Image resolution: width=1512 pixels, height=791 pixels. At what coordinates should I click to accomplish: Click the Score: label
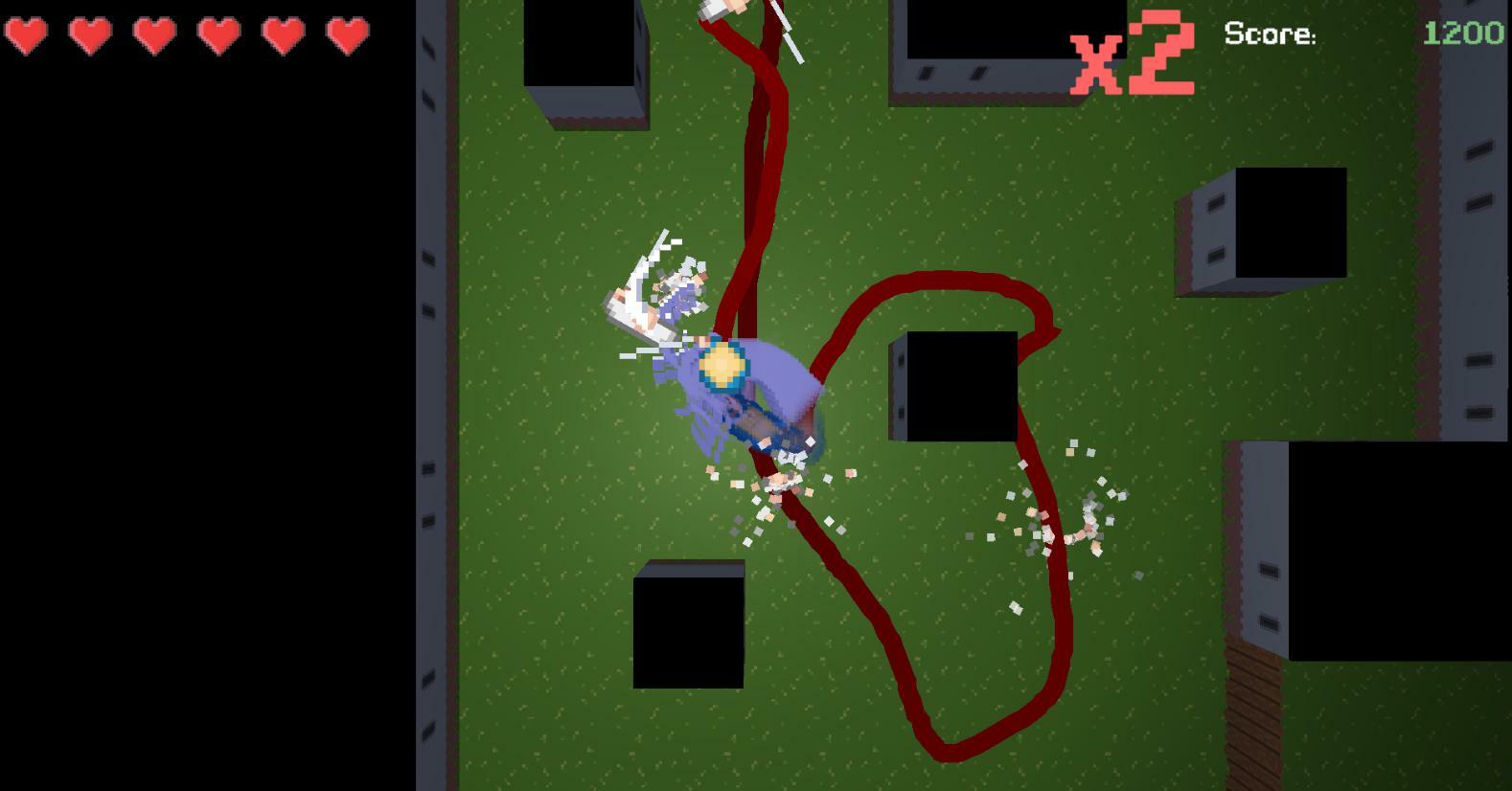(x=1269, y=34)
